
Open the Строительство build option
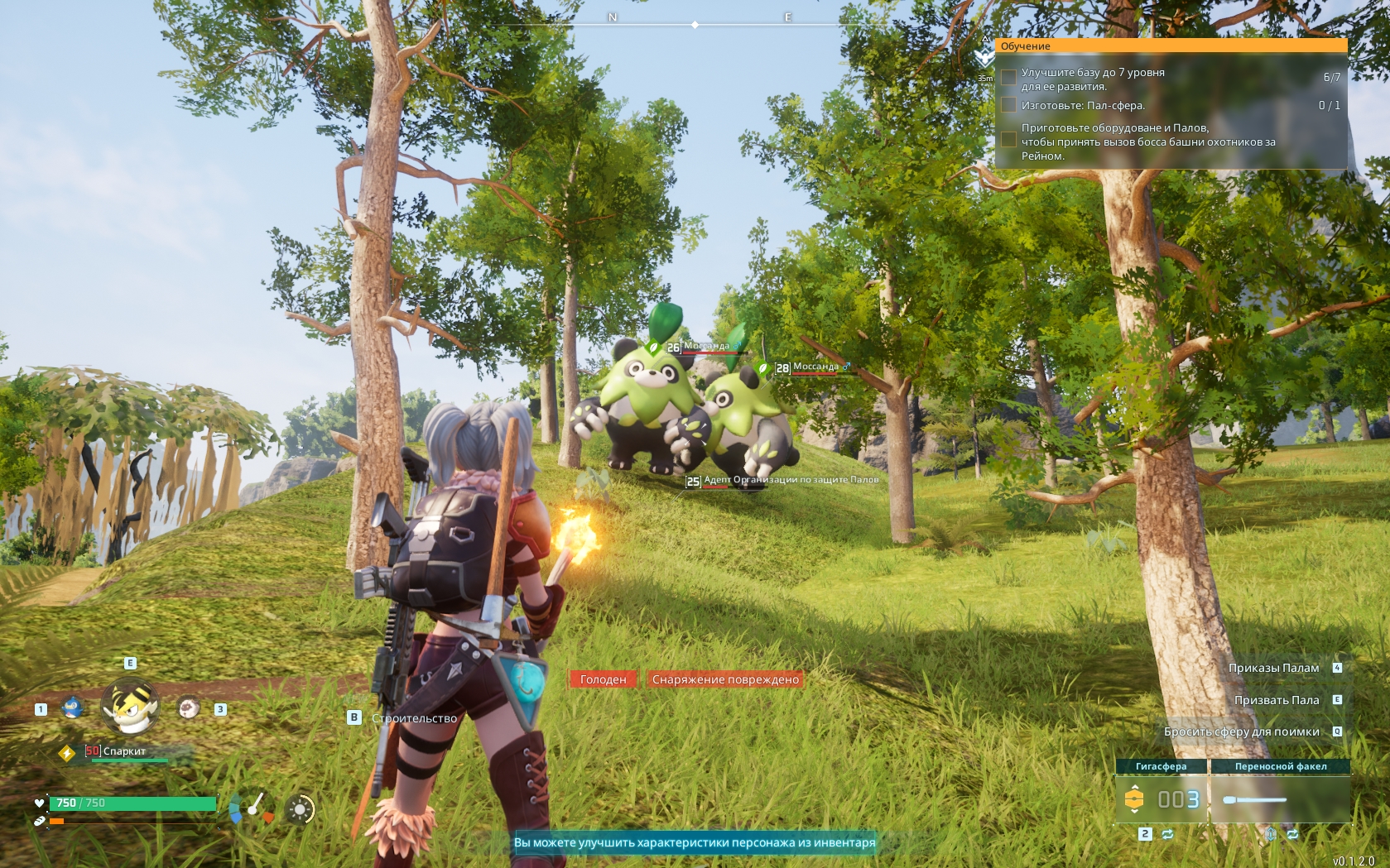coord(414,718)
